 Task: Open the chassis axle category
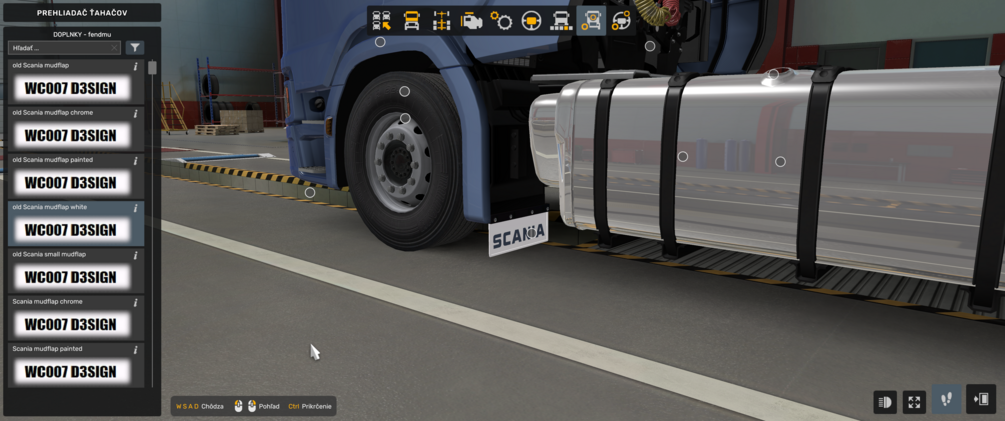[441, 20]
